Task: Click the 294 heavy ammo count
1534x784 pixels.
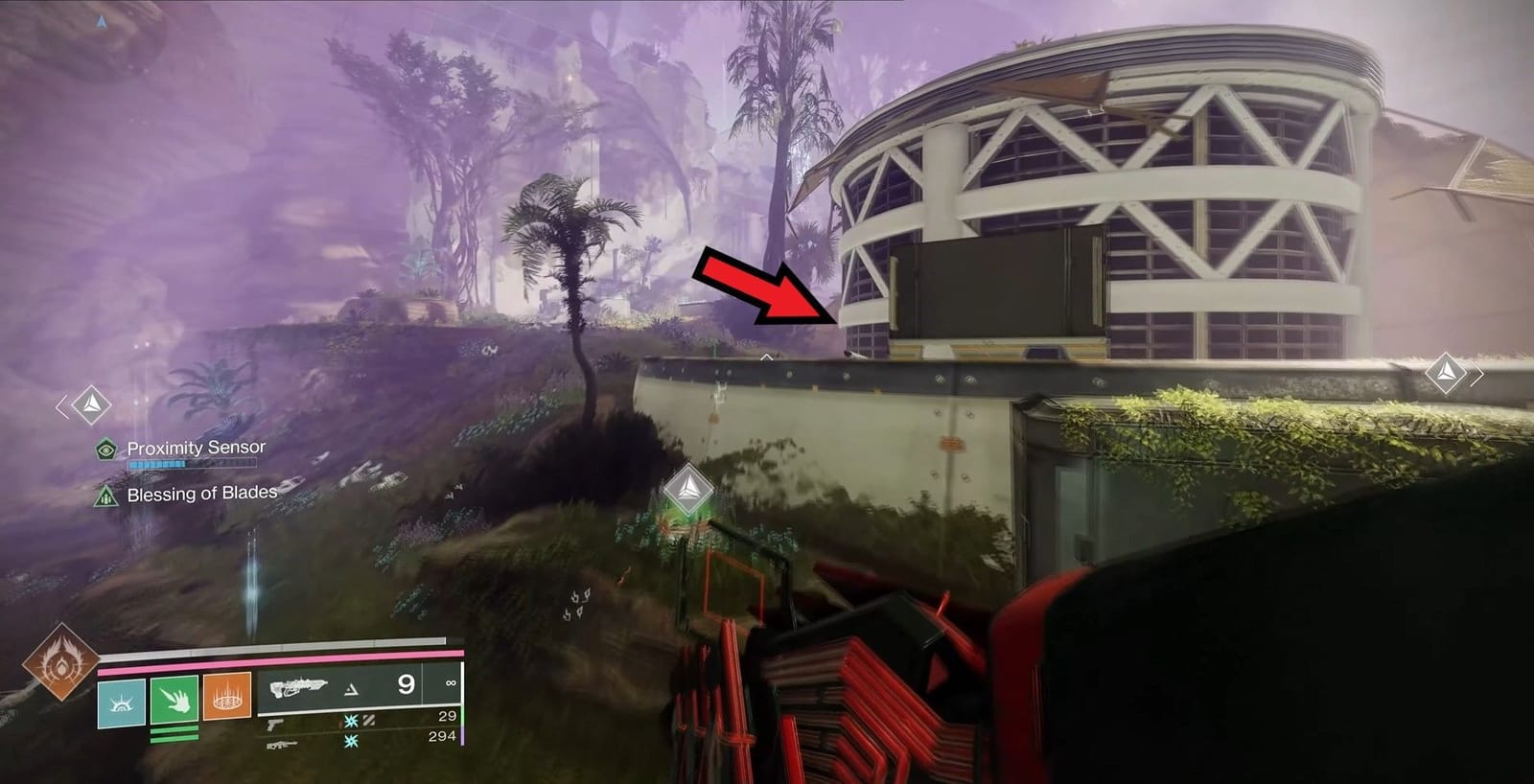Action: pyautogui.click(x=443, y=735)
